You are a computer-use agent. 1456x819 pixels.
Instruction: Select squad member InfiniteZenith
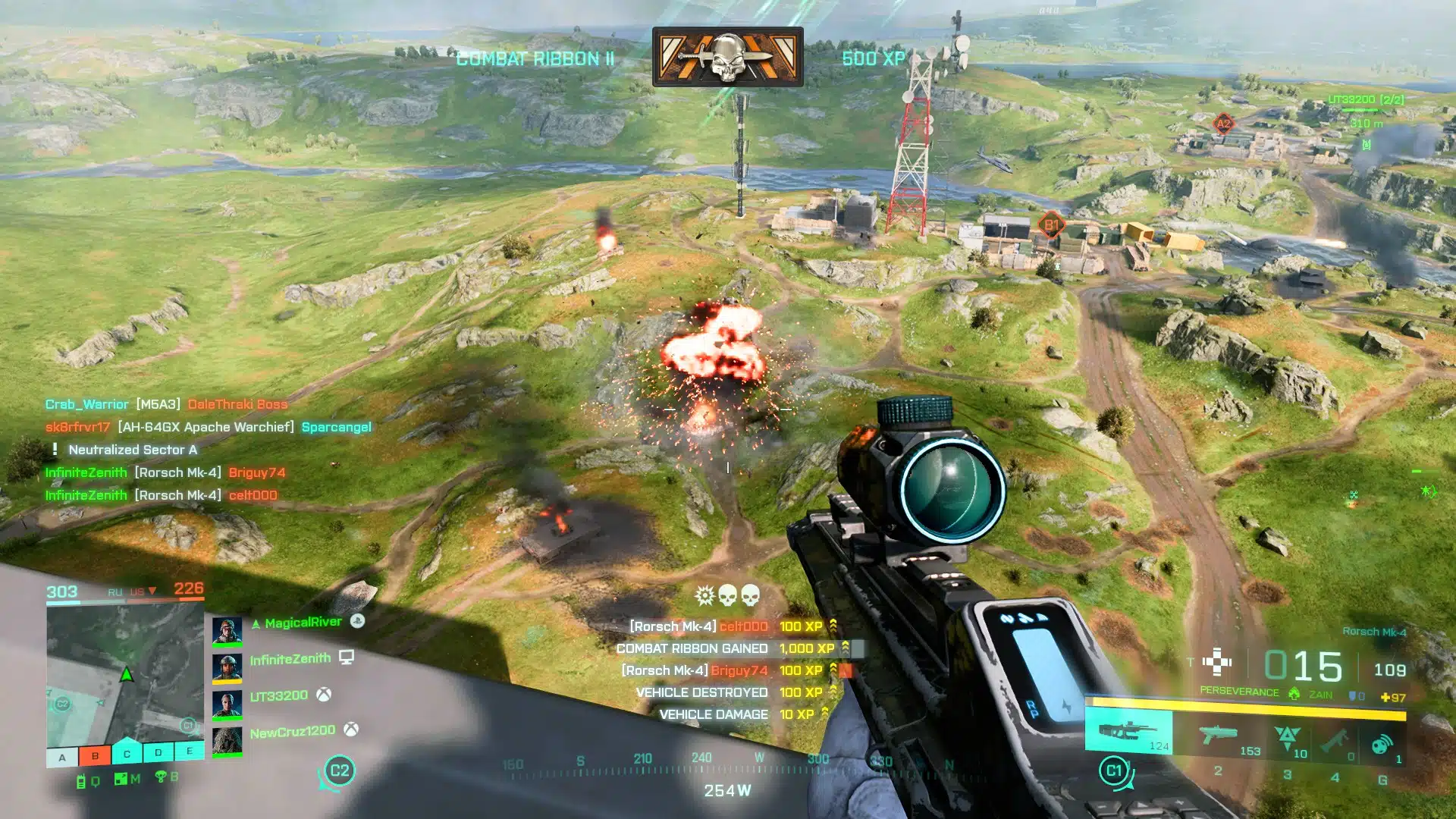point(290,659)
